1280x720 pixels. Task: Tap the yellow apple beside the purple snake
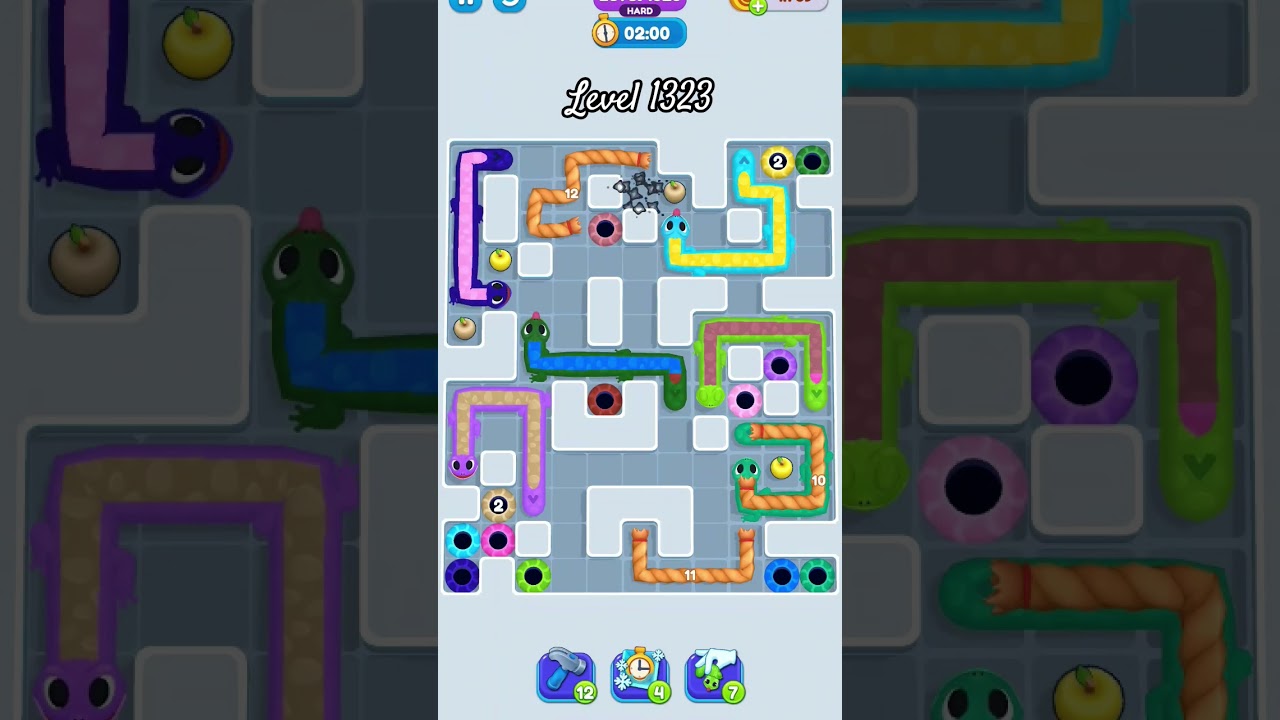coord(499,259)
